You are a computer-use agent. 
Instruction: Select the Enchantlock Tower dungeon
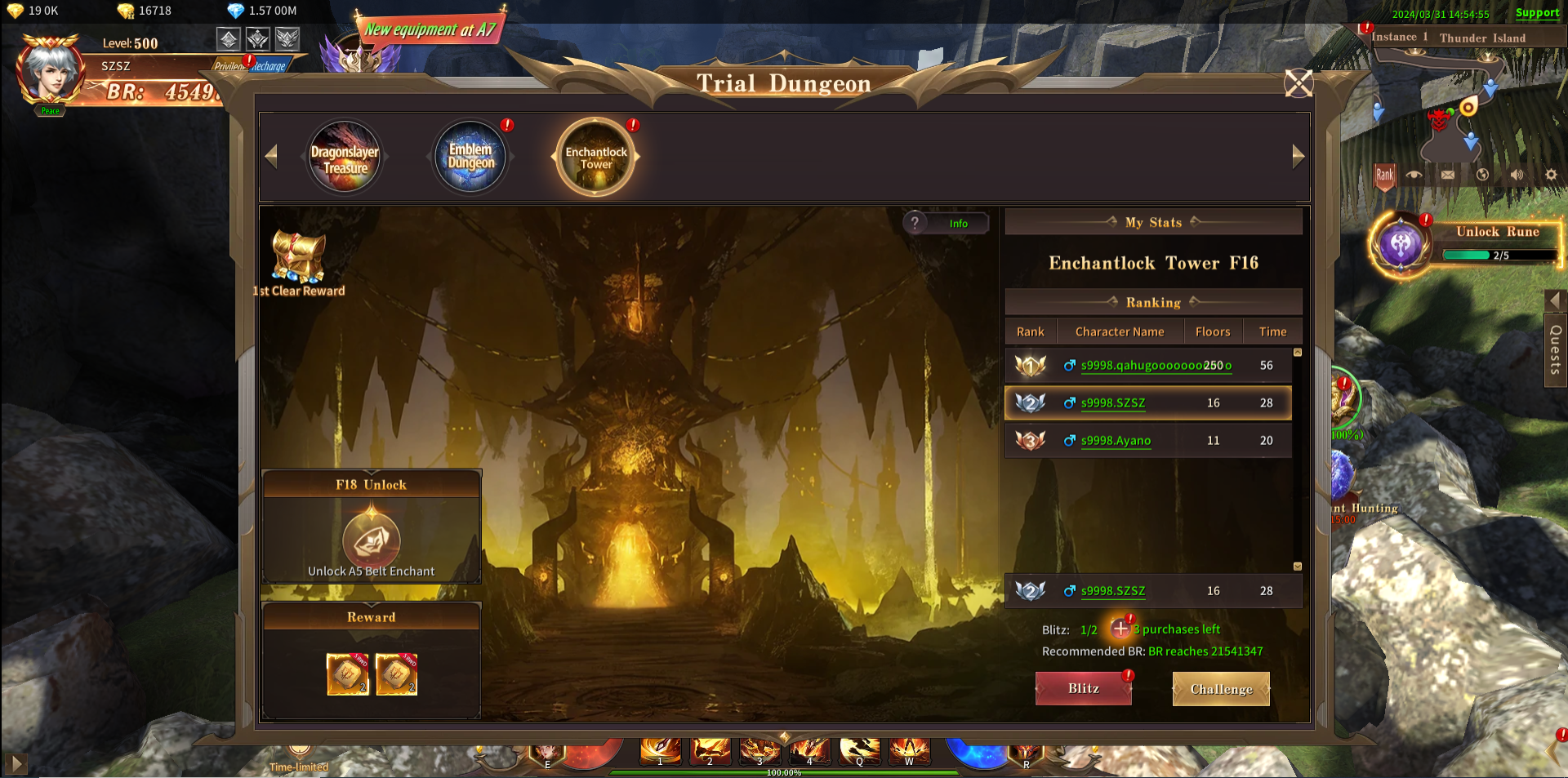click(596, 158)
